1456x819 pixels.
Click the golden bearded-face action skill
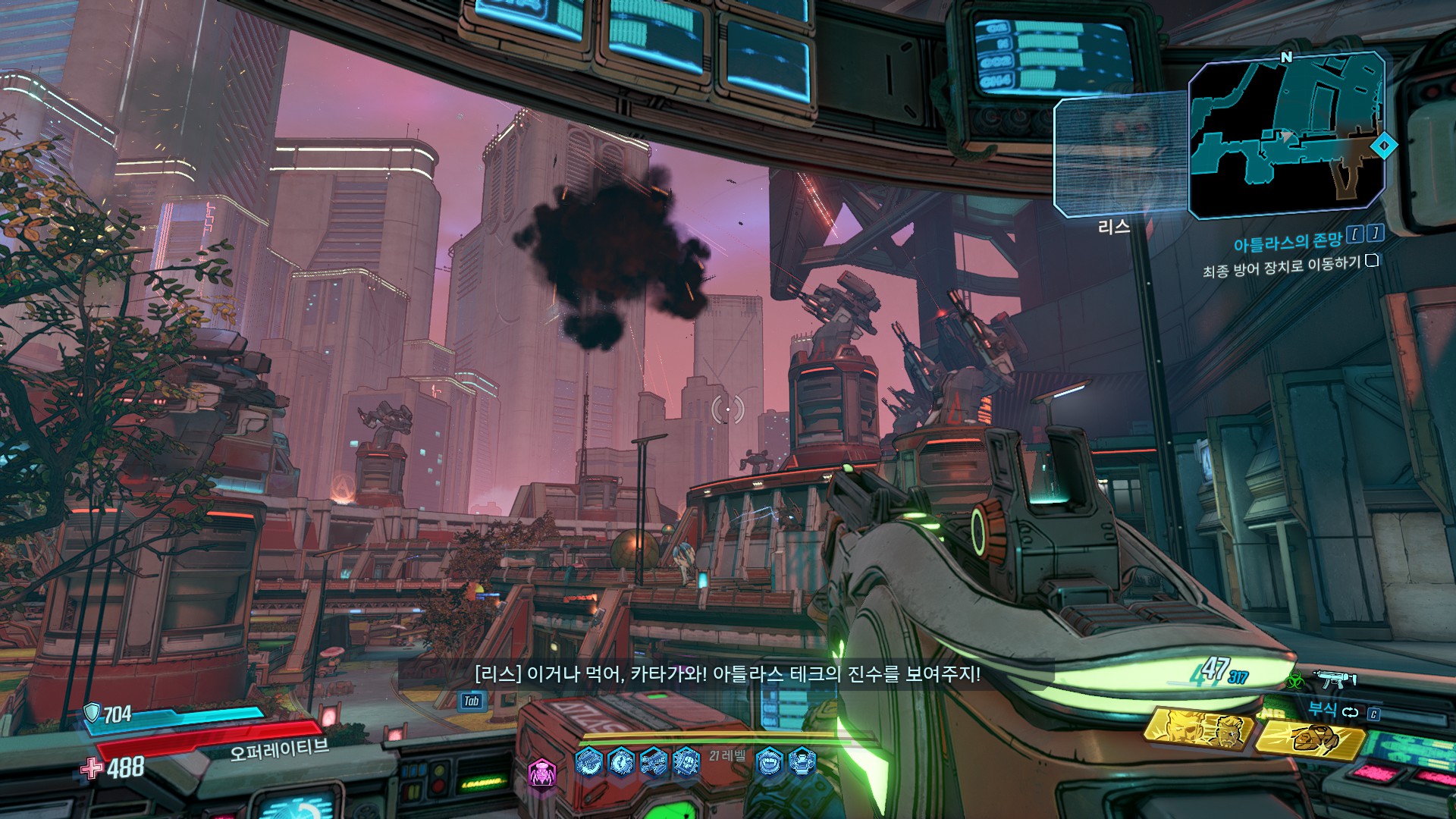click(1199, 729)
